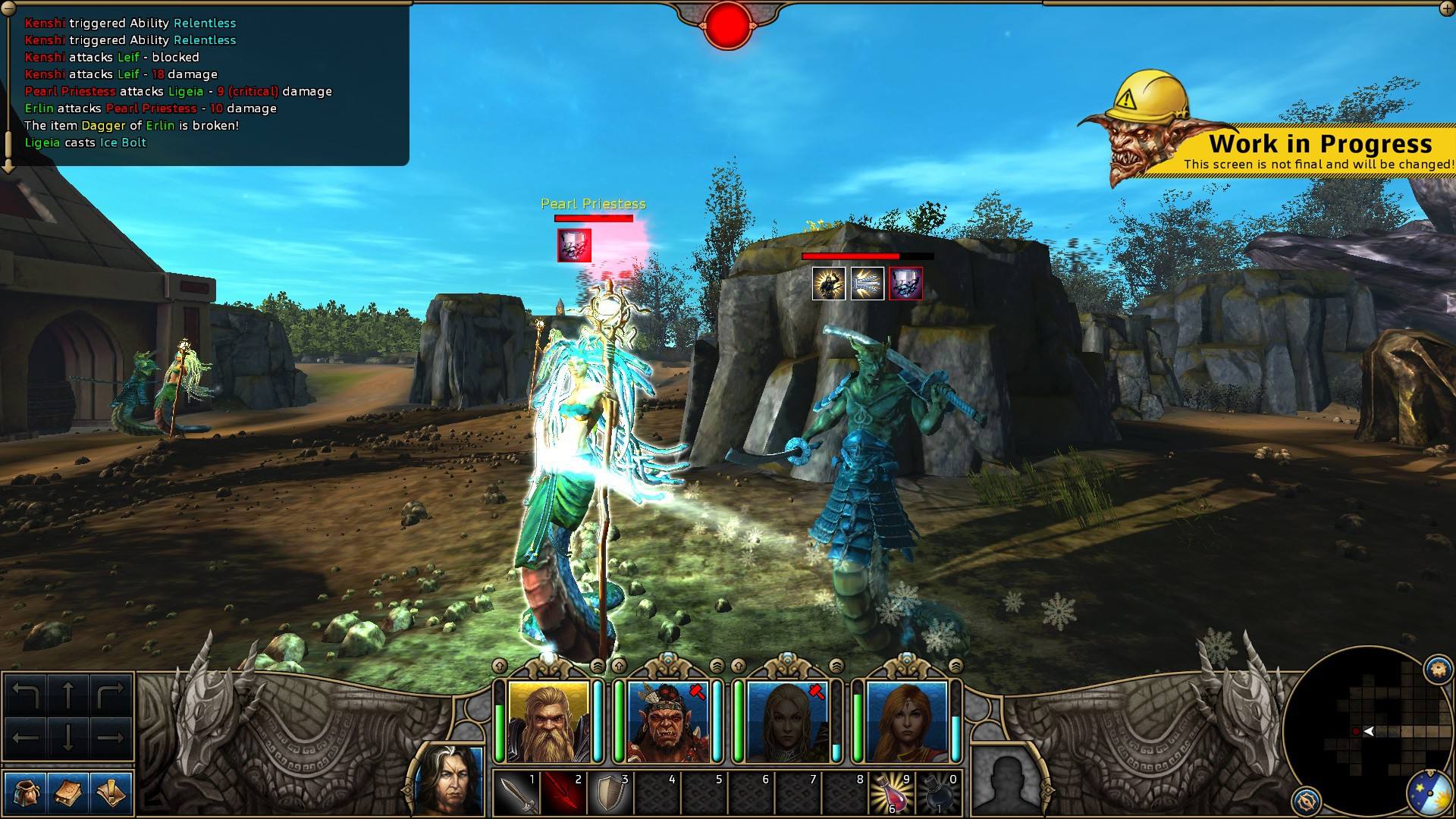Select the orc party member portrait
The image size is (1456, 819).
[667, 721]
